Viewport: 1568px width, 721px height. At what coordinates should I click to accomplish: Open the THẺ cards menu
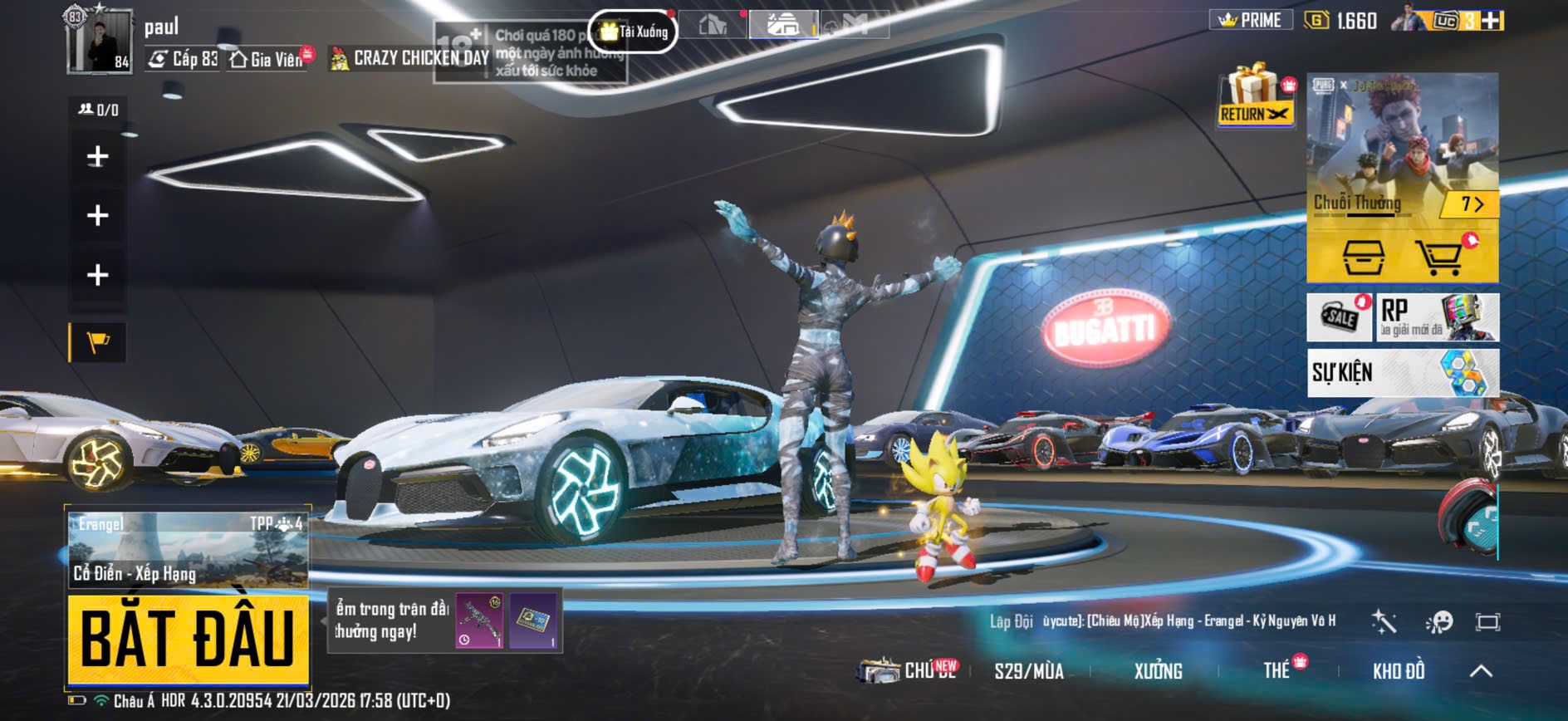[x=1277, y=670]
